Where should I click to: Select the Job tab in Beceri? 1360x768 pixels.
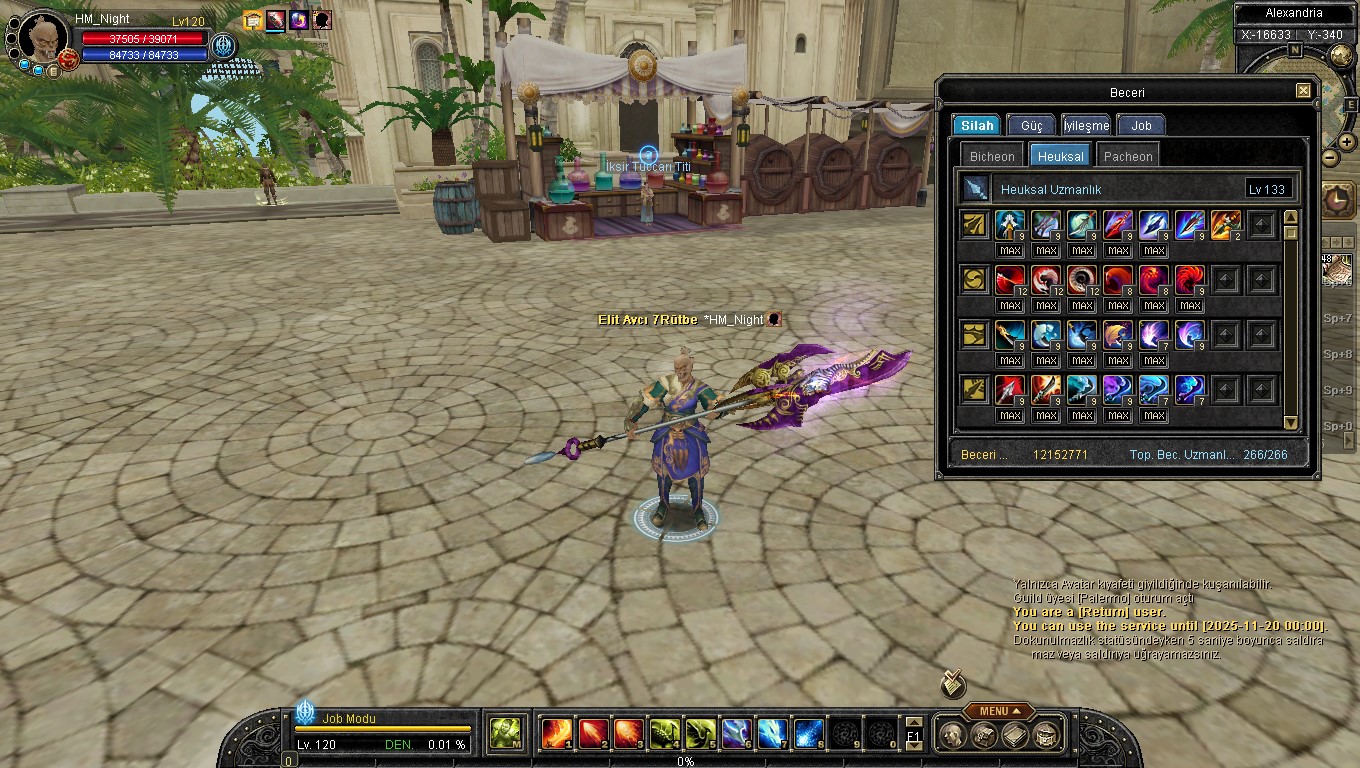click(x=1141, y=126)
